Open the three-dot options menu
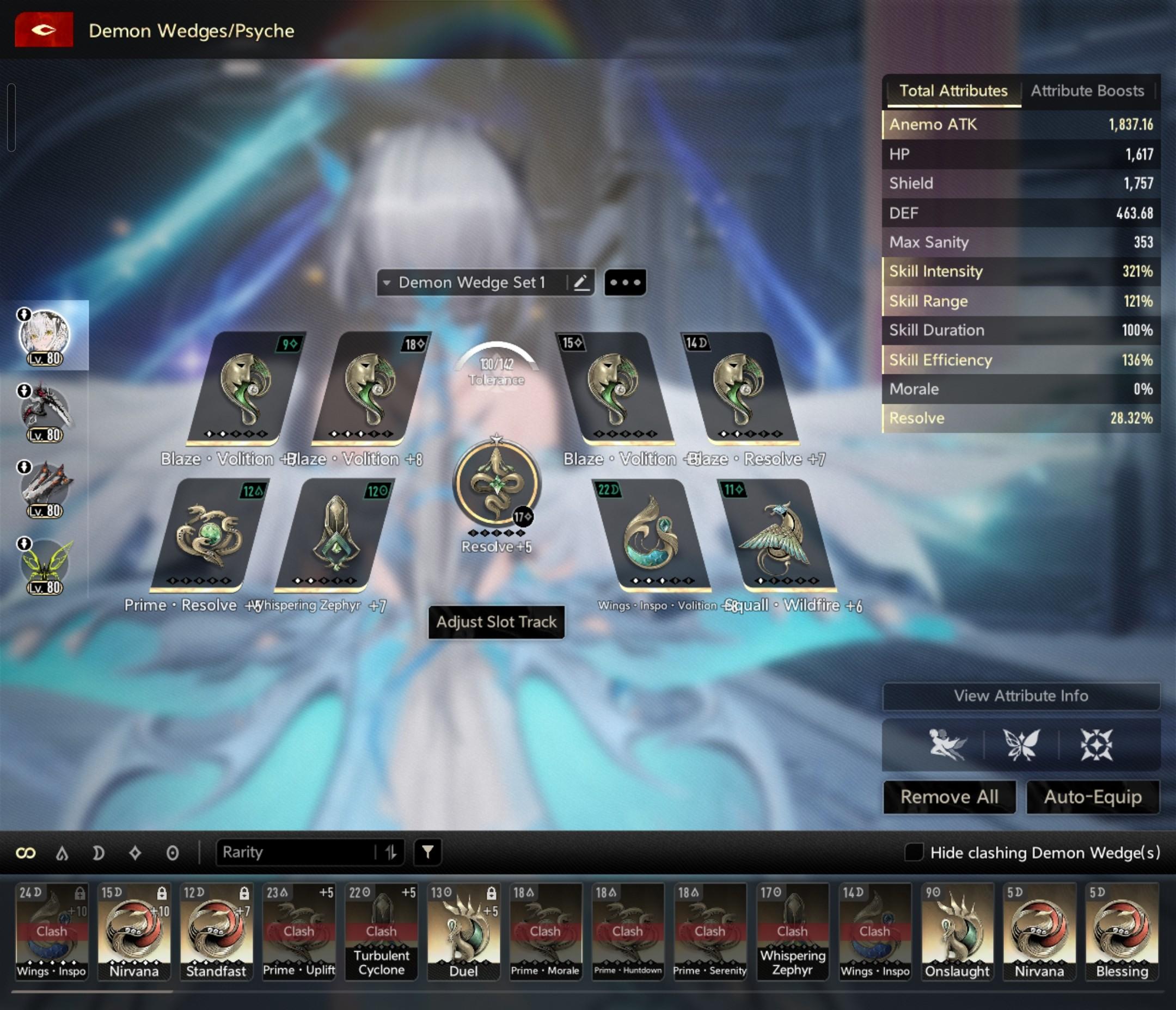Screen dimensions: 1176x1010 tap(625, 282)
